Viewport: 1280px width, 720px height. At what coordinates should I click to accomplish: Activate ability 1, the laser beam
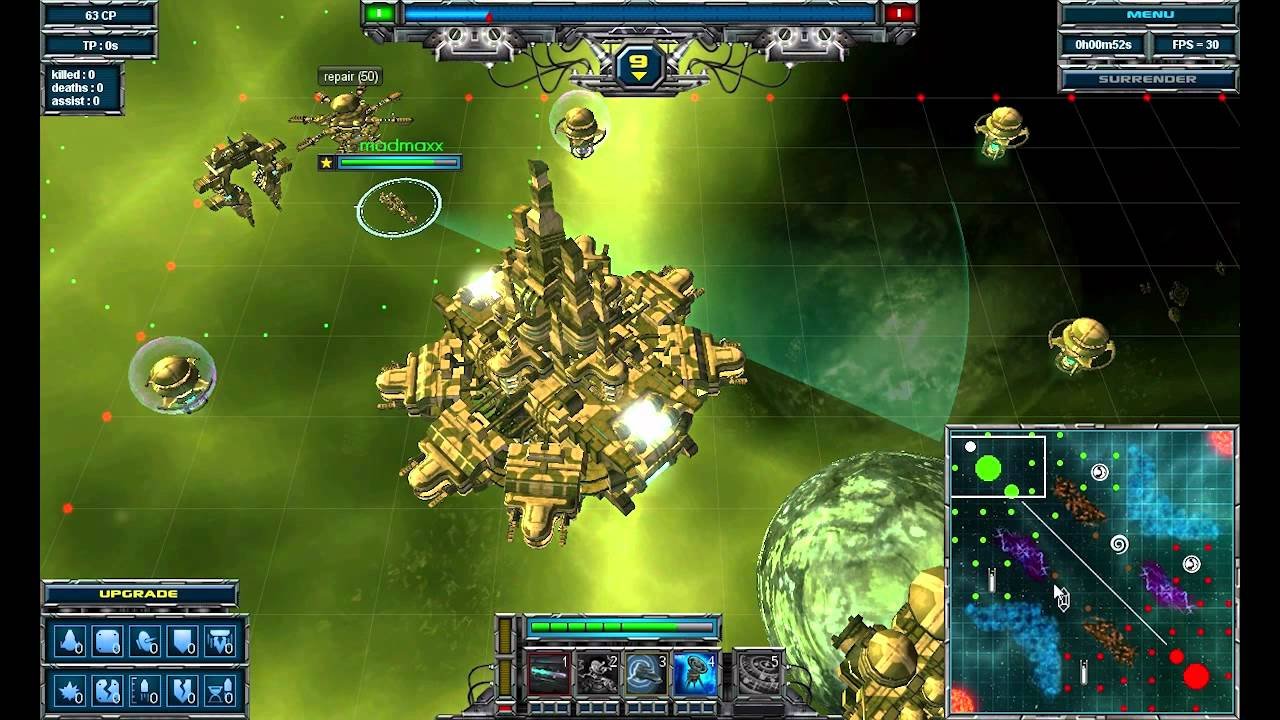click(548, 673)
